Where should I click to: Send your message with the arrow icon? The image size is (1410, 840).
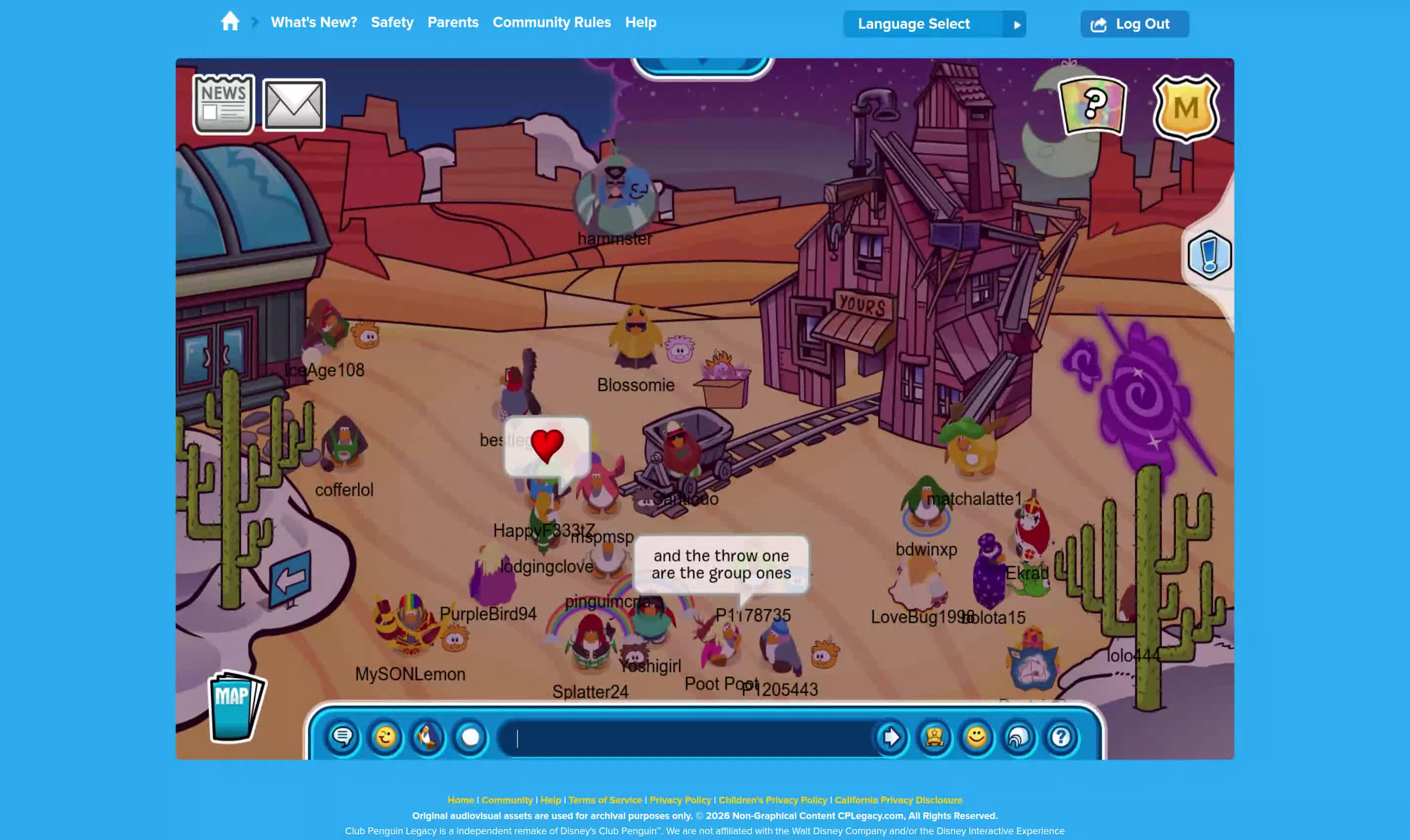pos(891,738)
